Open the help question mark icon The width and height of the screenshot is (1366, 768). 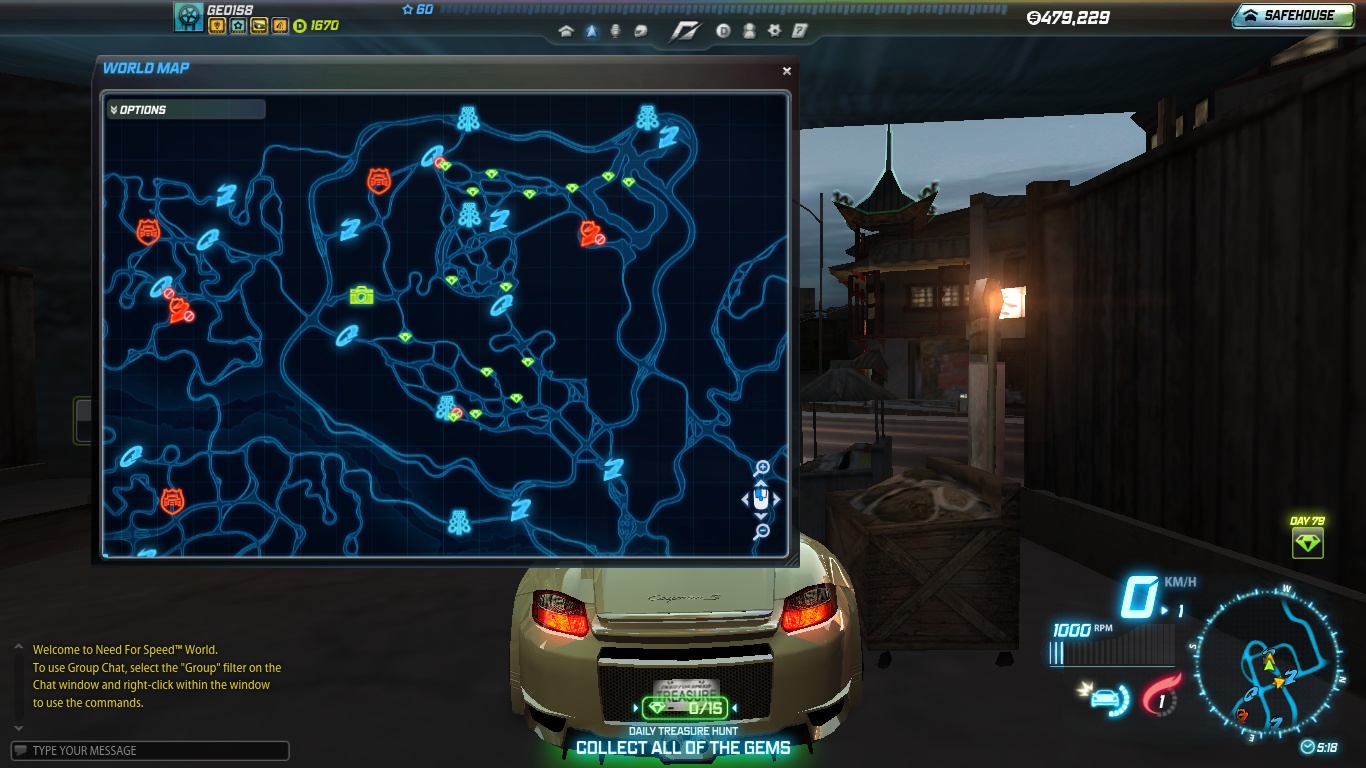click(x=799, y=31)
